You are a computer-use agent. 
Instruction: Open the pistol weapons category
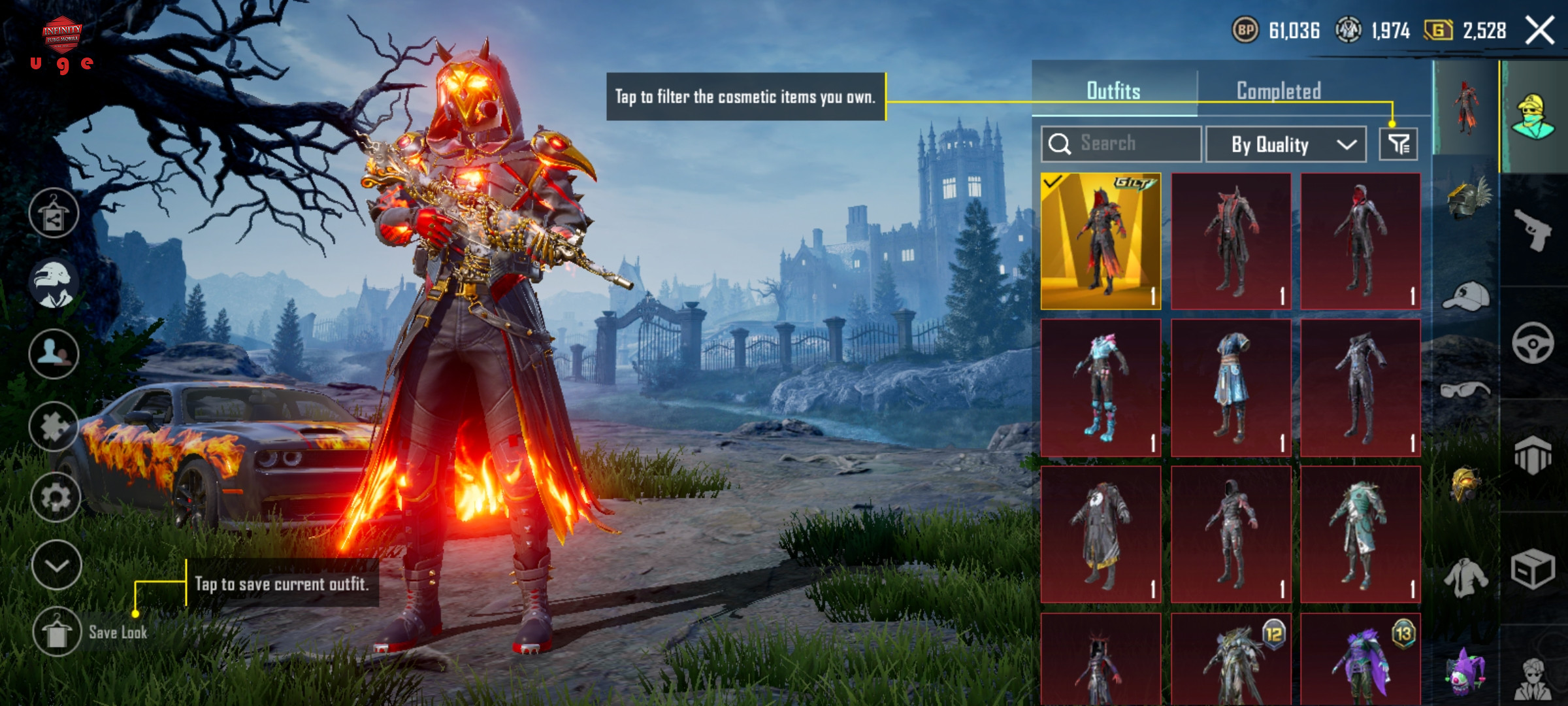click(x=1532, y=229)
